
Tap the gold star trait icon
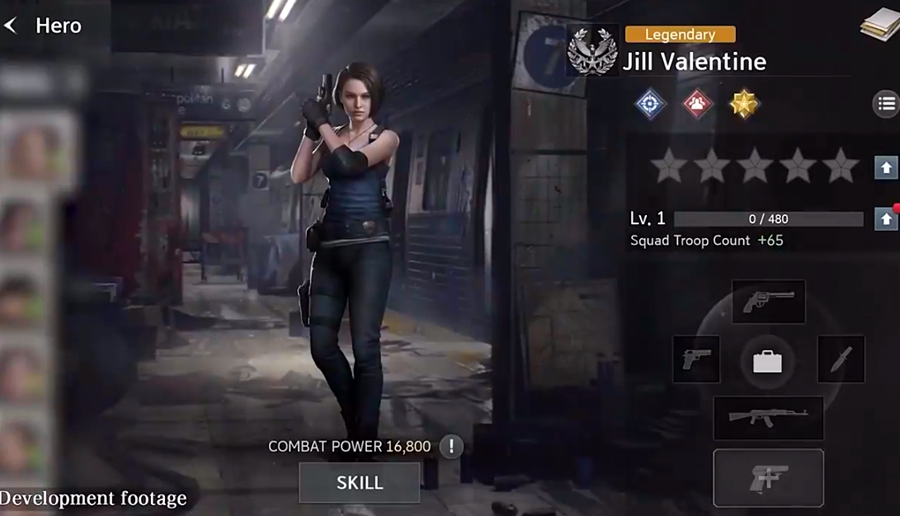pyautogui.click(x=744, y=104)
